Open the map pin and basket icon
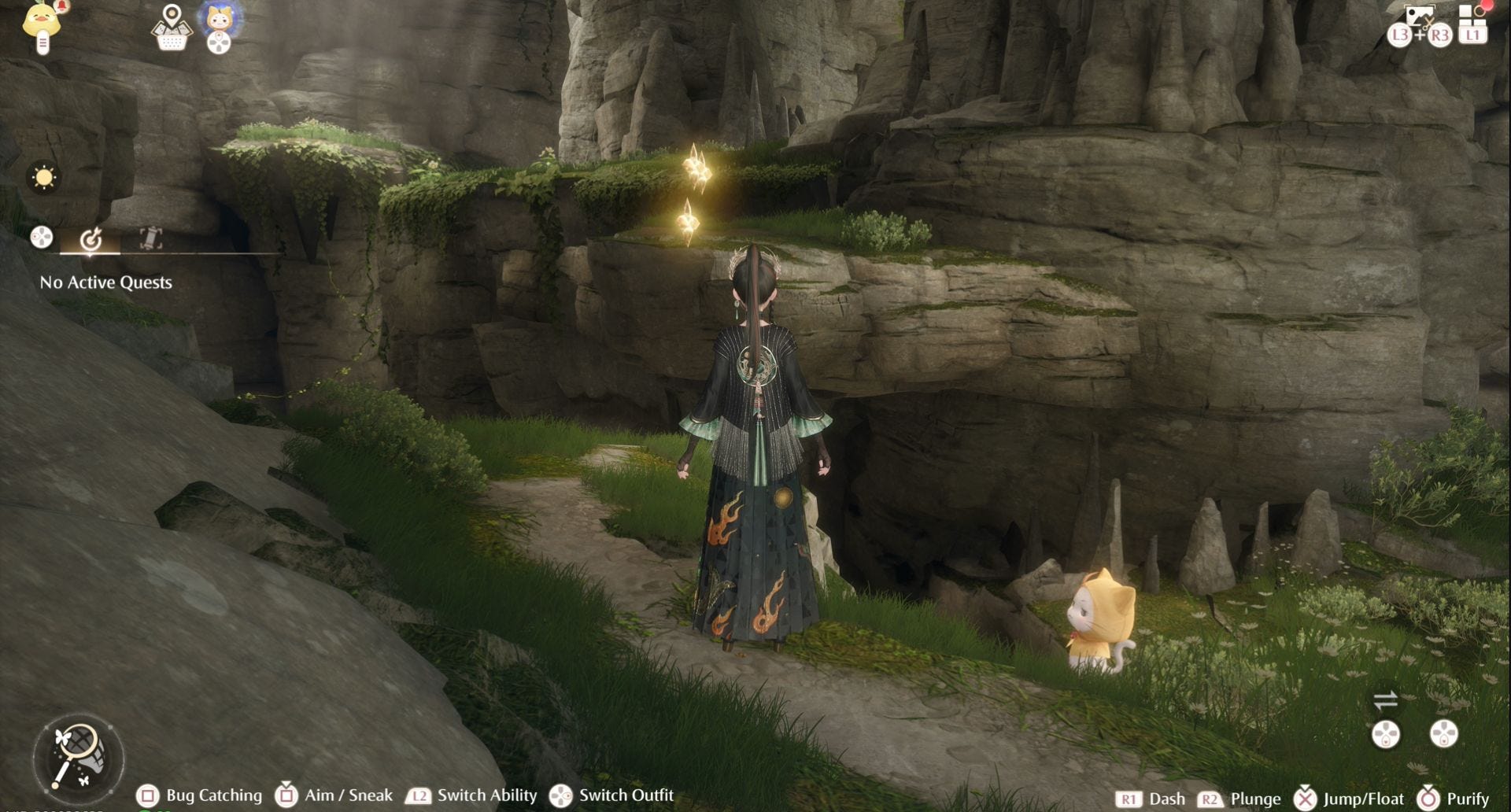This screenshot has height=812, width=1511. coord(172,28)
